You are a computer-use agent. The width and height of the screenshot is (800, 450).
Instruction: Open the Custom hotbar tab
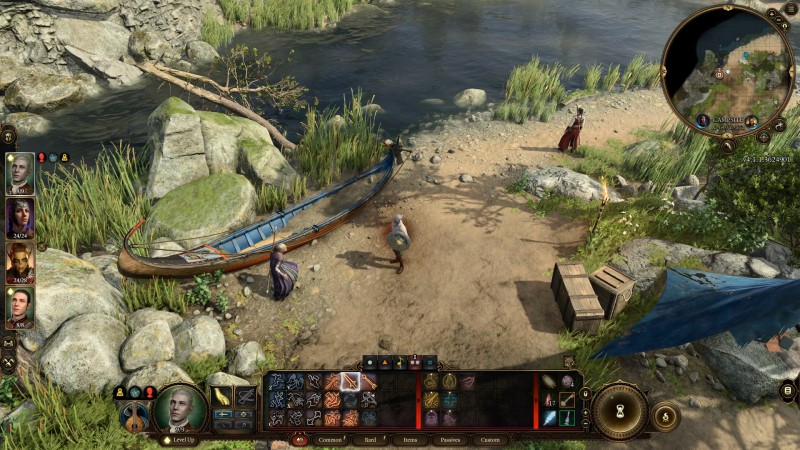click(489, 439)
